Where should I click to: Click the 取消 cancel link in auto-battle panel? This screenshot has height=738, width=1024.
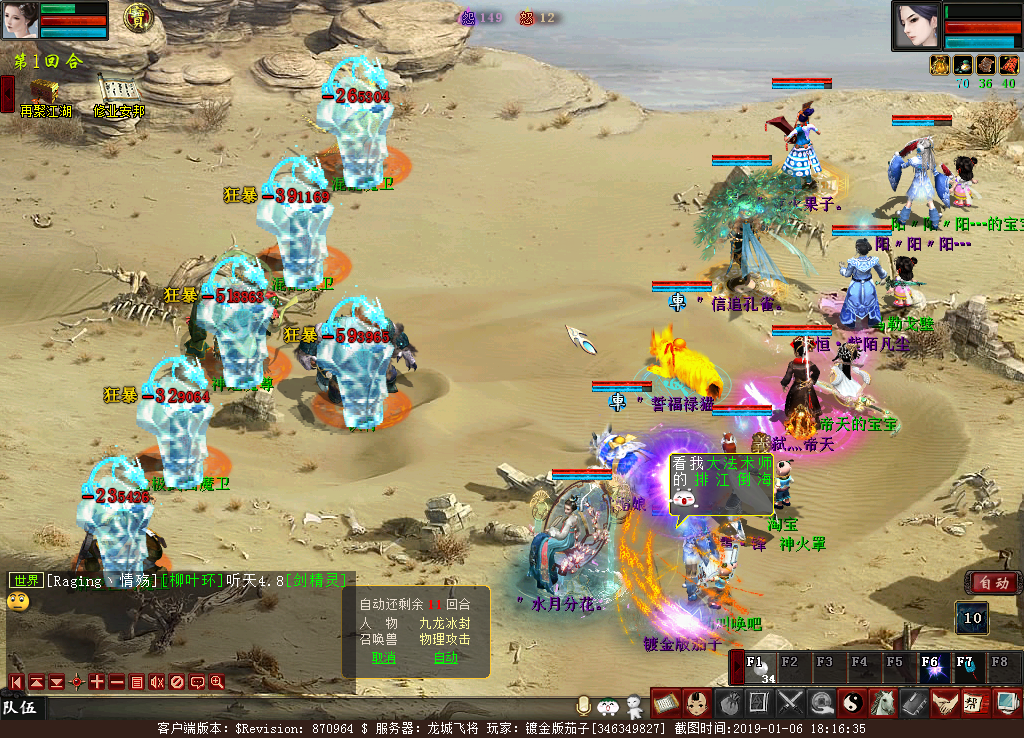(384, 658)
